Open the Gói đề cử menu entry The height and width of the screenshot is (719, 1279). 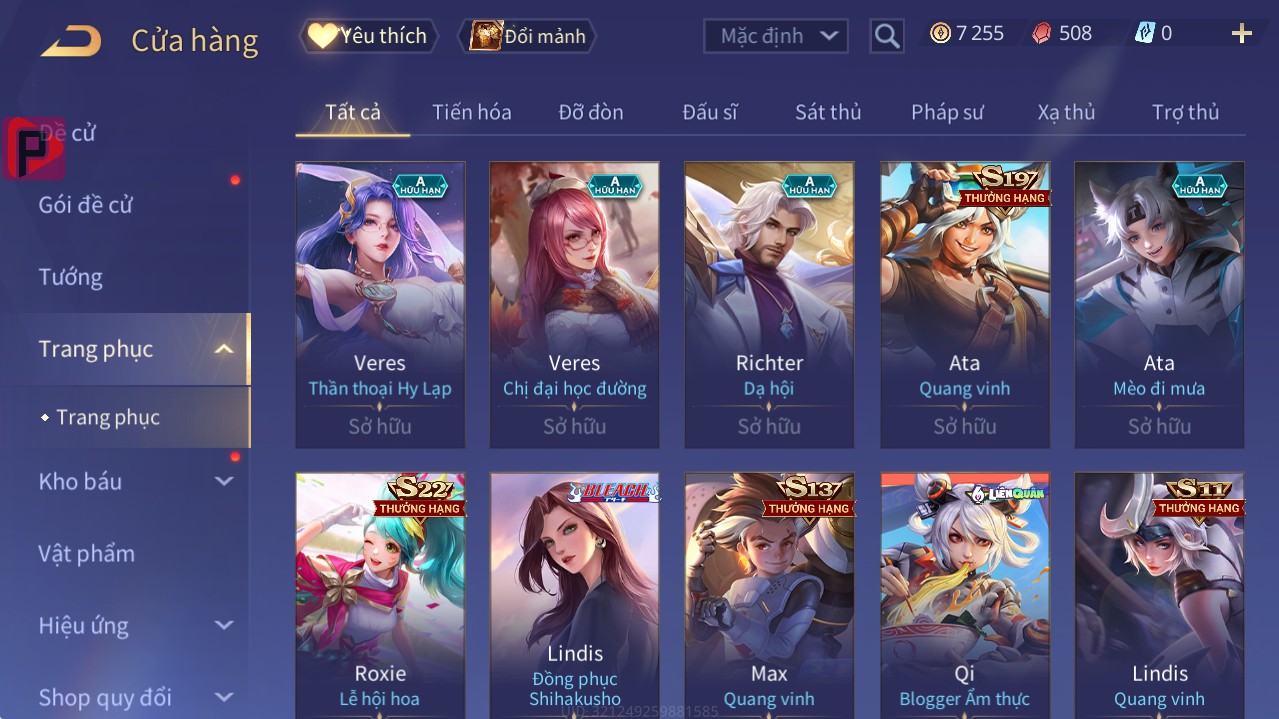click(86, 205)
